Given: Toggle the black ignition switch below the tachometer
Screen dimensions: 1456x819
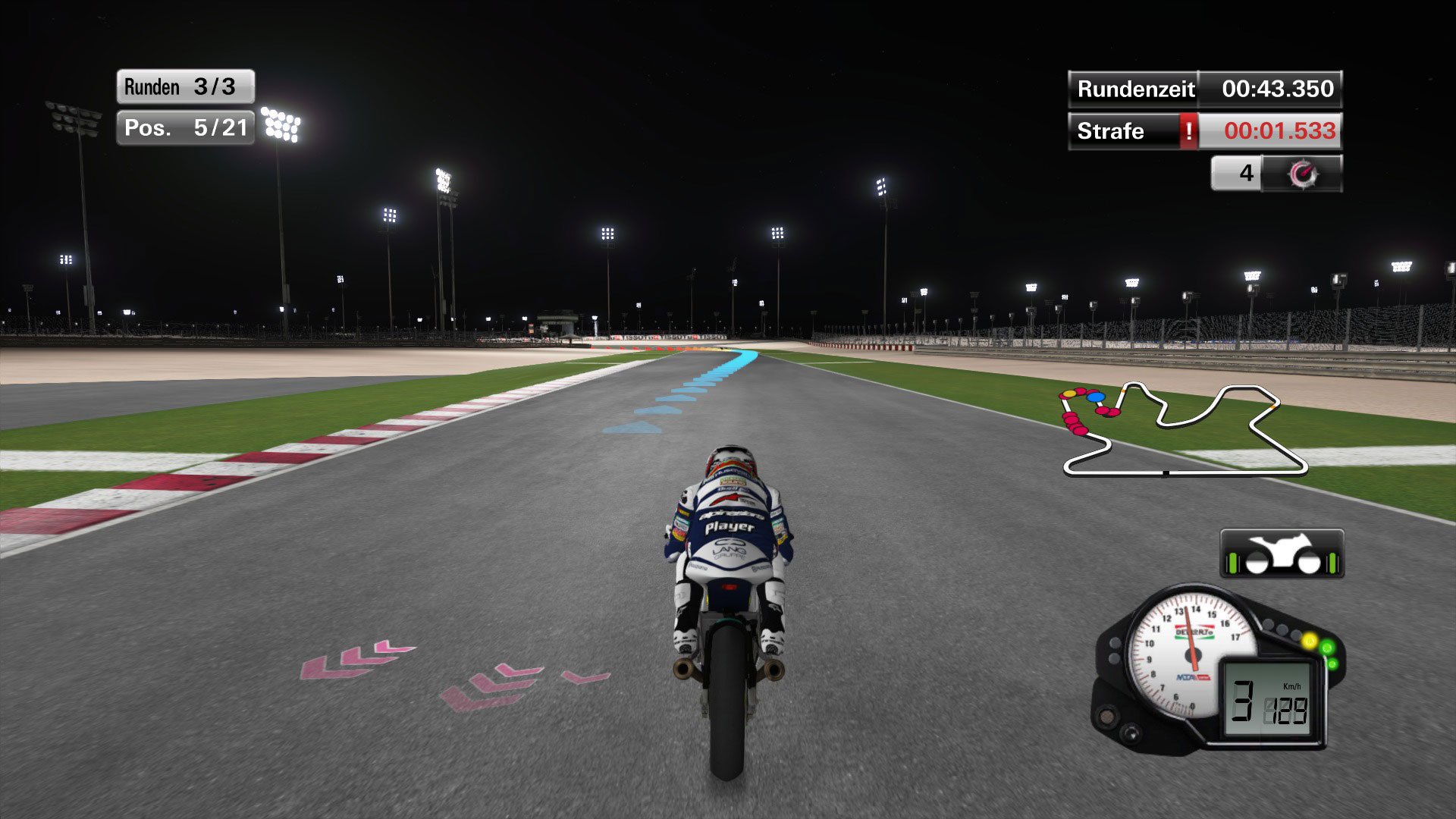Looking at the screenshot, I should [1131, 735].
